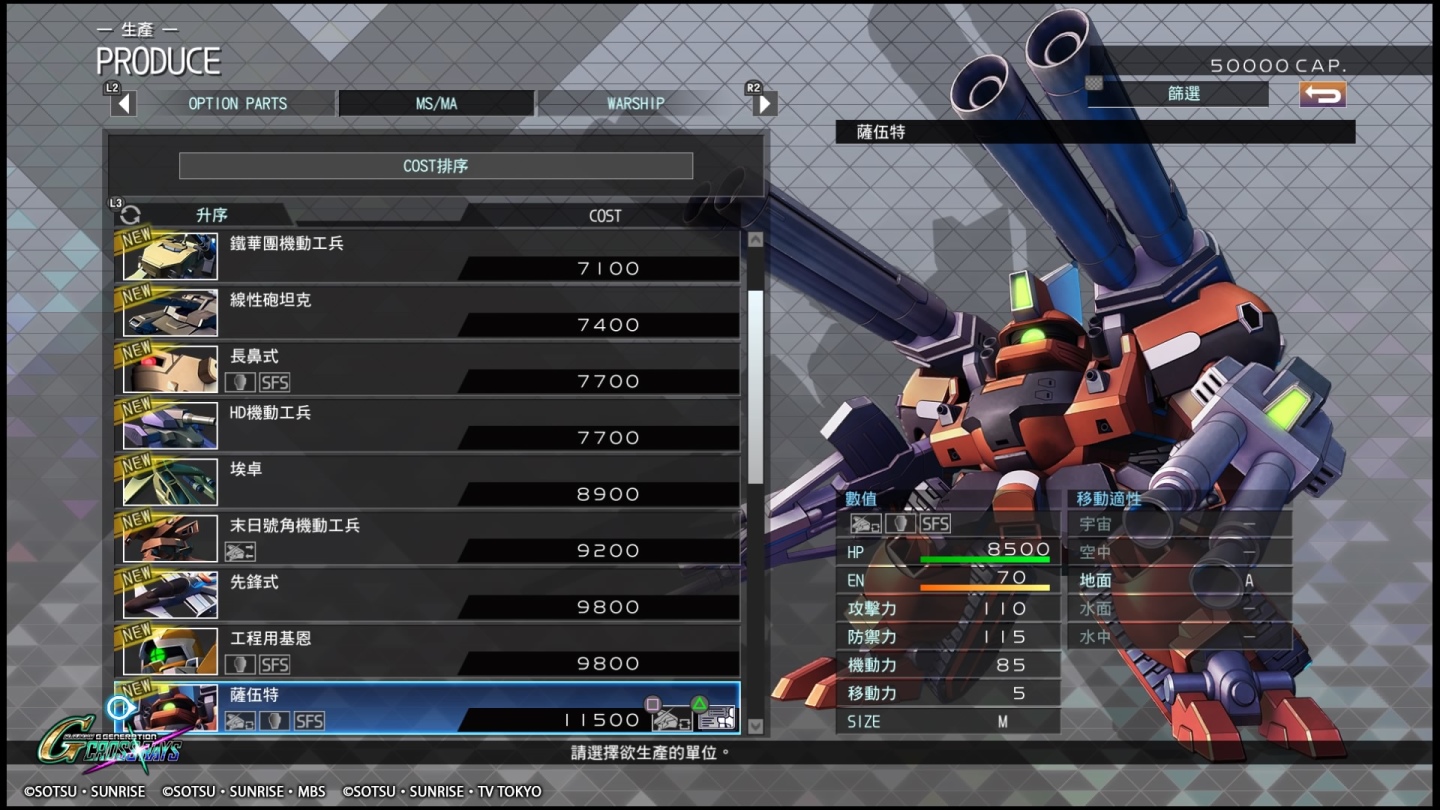Open the OPTION PARTS tab
The width and height of the screenshot is (1440, 810).
click(x=238, y=102)
